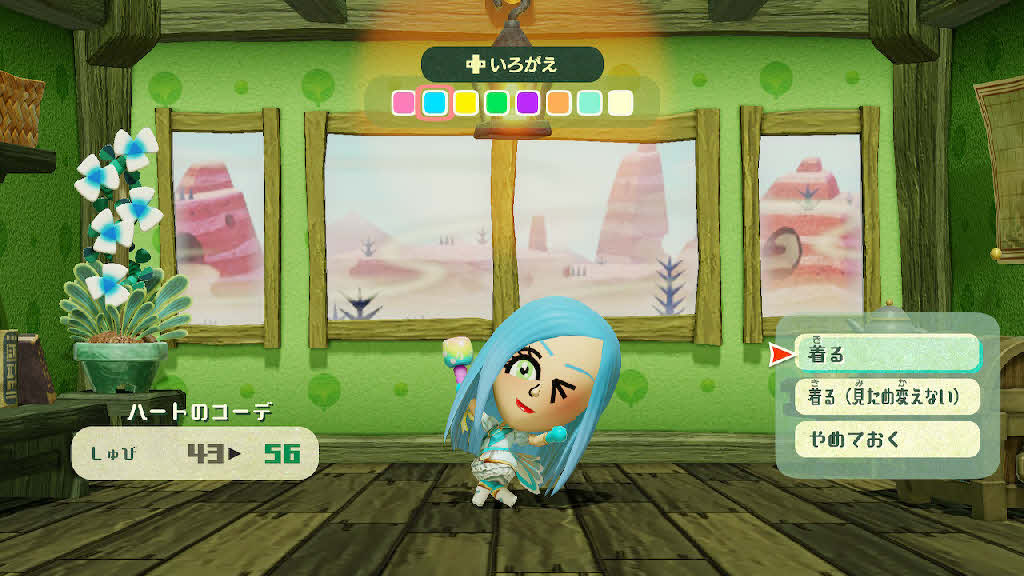Select the cyan blue swatch

click(x=434, y=103)
